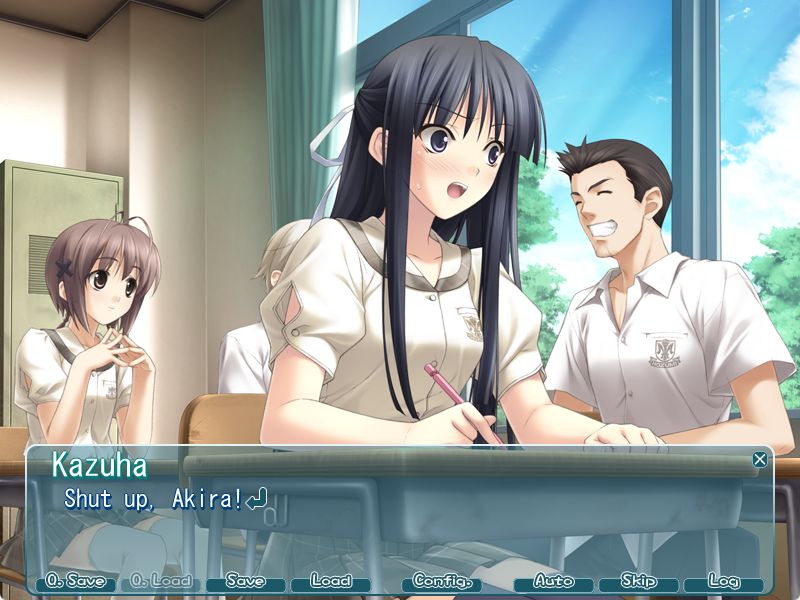Enable Auto text advance
Image resolution: width=800 pixels, height=600 pixels.
point(554,582)
